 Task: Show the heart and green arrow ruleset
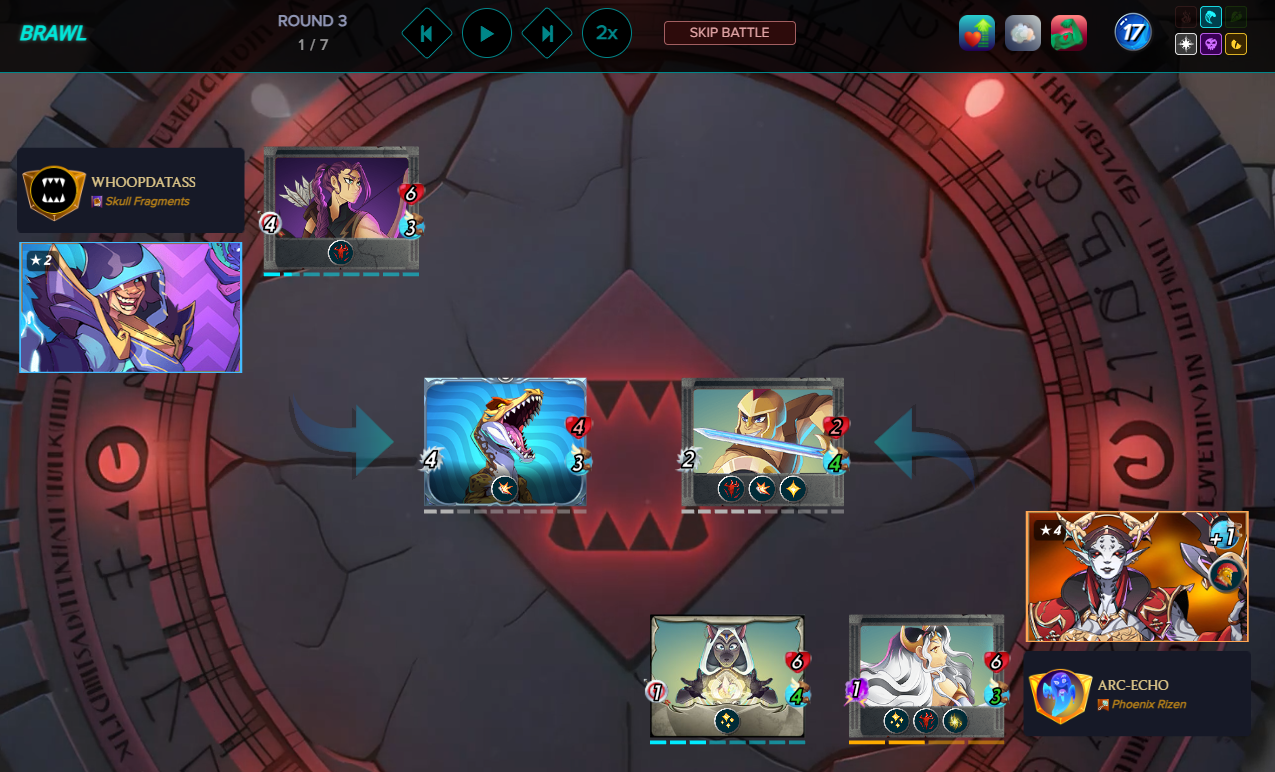[977, 33]
